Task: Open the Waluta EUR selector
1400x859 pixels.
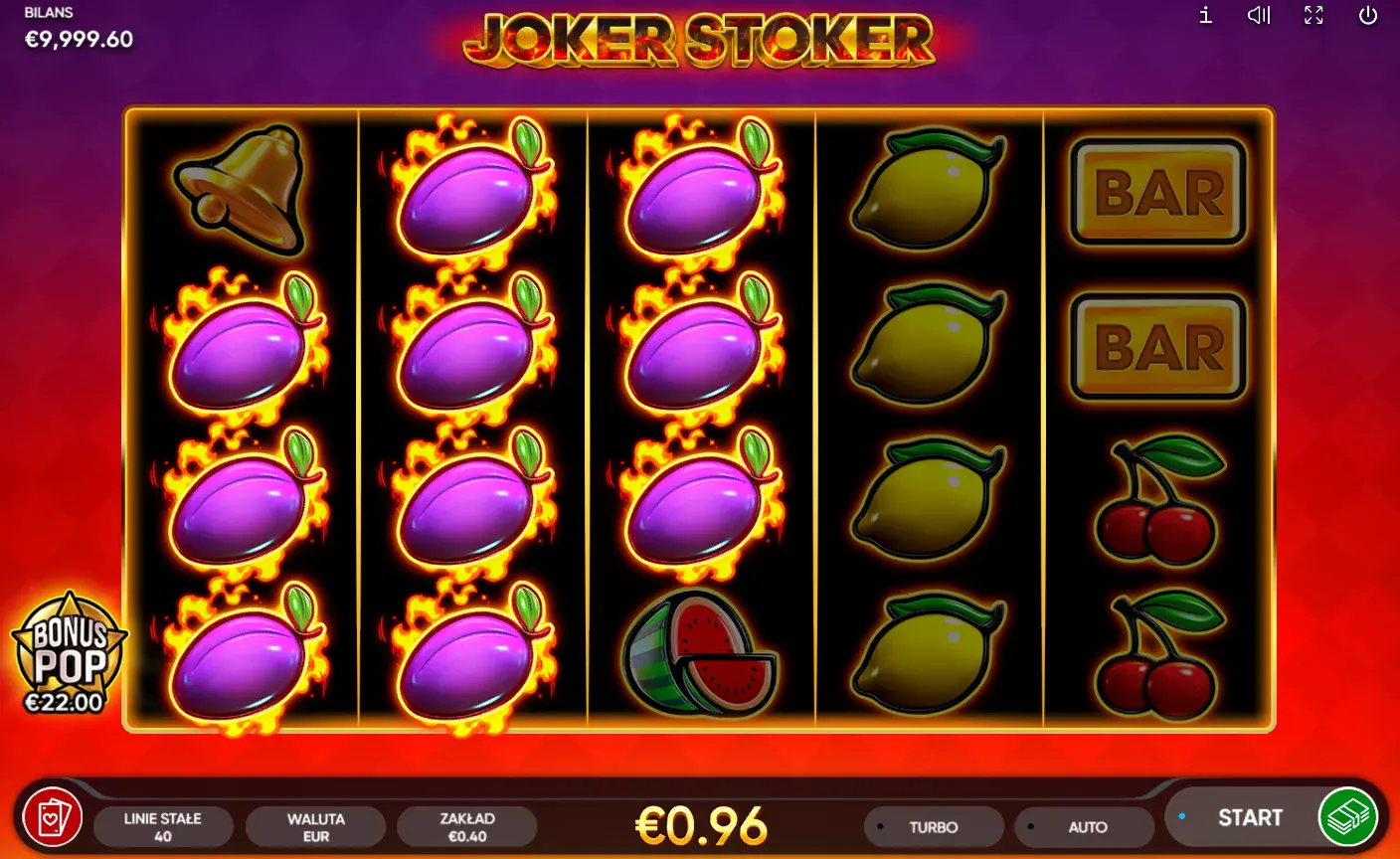Action: (316, 826)
